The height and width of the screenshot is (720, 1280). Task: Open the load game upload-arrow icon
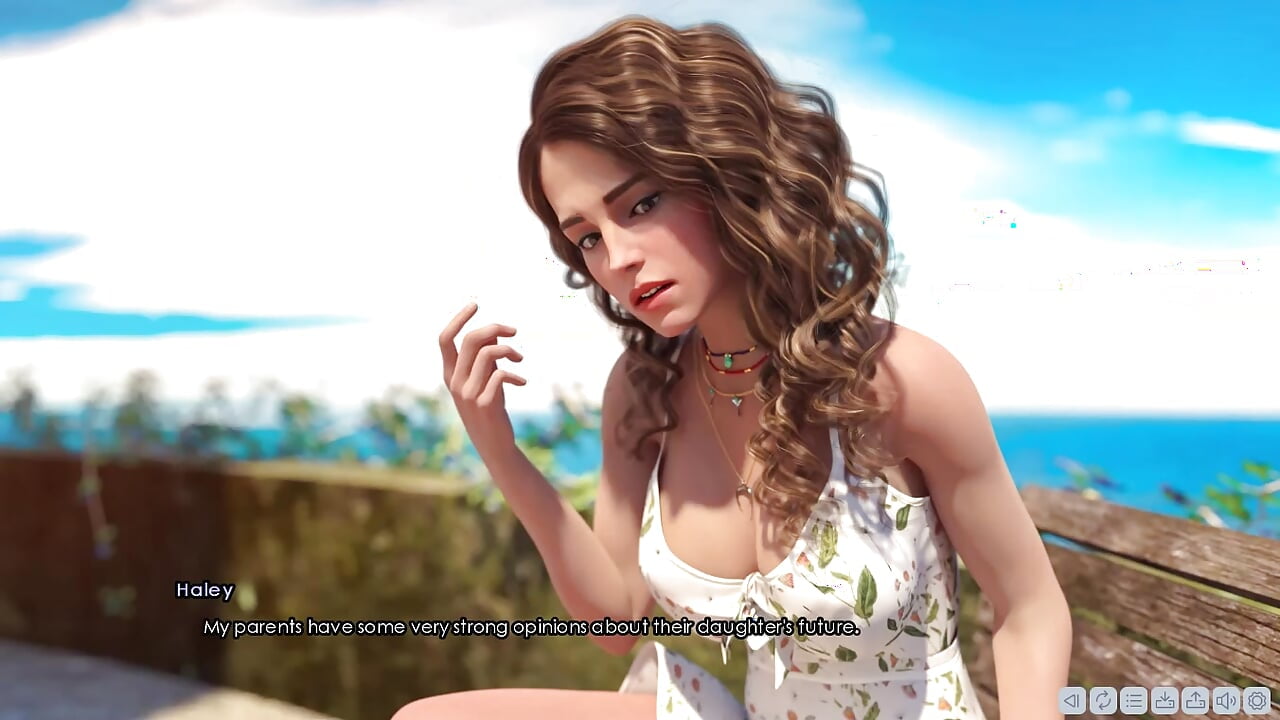pos(1195,700)
